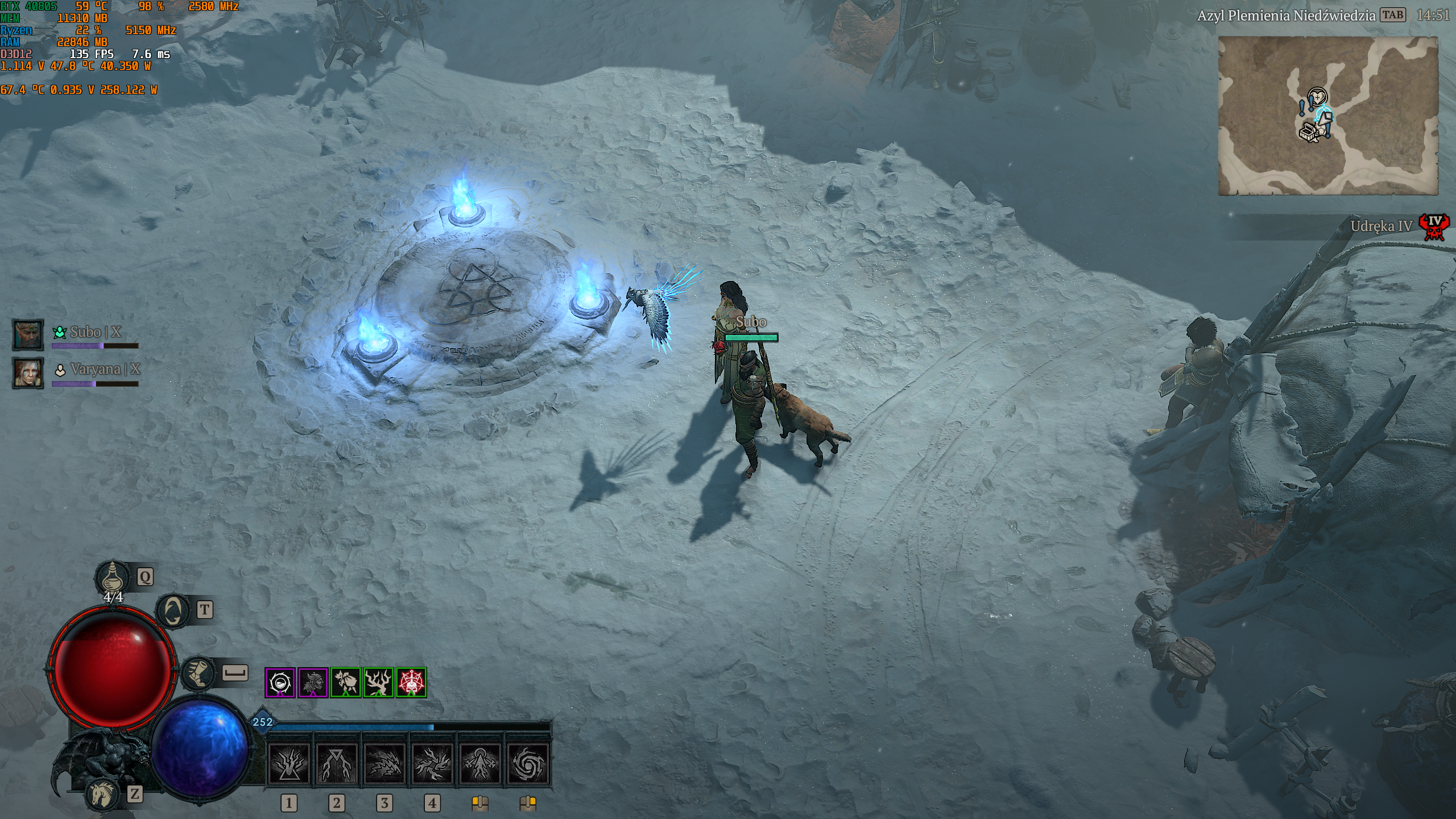Summon the mount with the horse icon

point(104,794)
